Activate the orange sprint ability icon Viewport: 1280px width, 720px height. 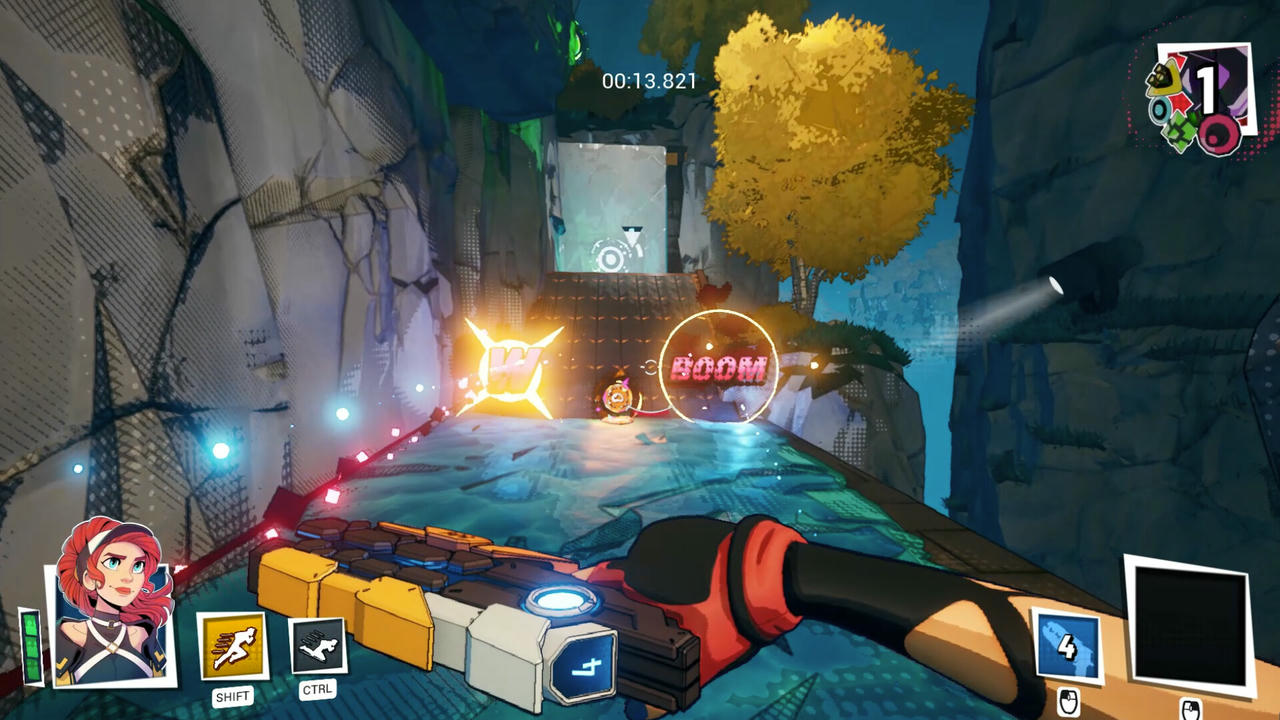point(233,645)
